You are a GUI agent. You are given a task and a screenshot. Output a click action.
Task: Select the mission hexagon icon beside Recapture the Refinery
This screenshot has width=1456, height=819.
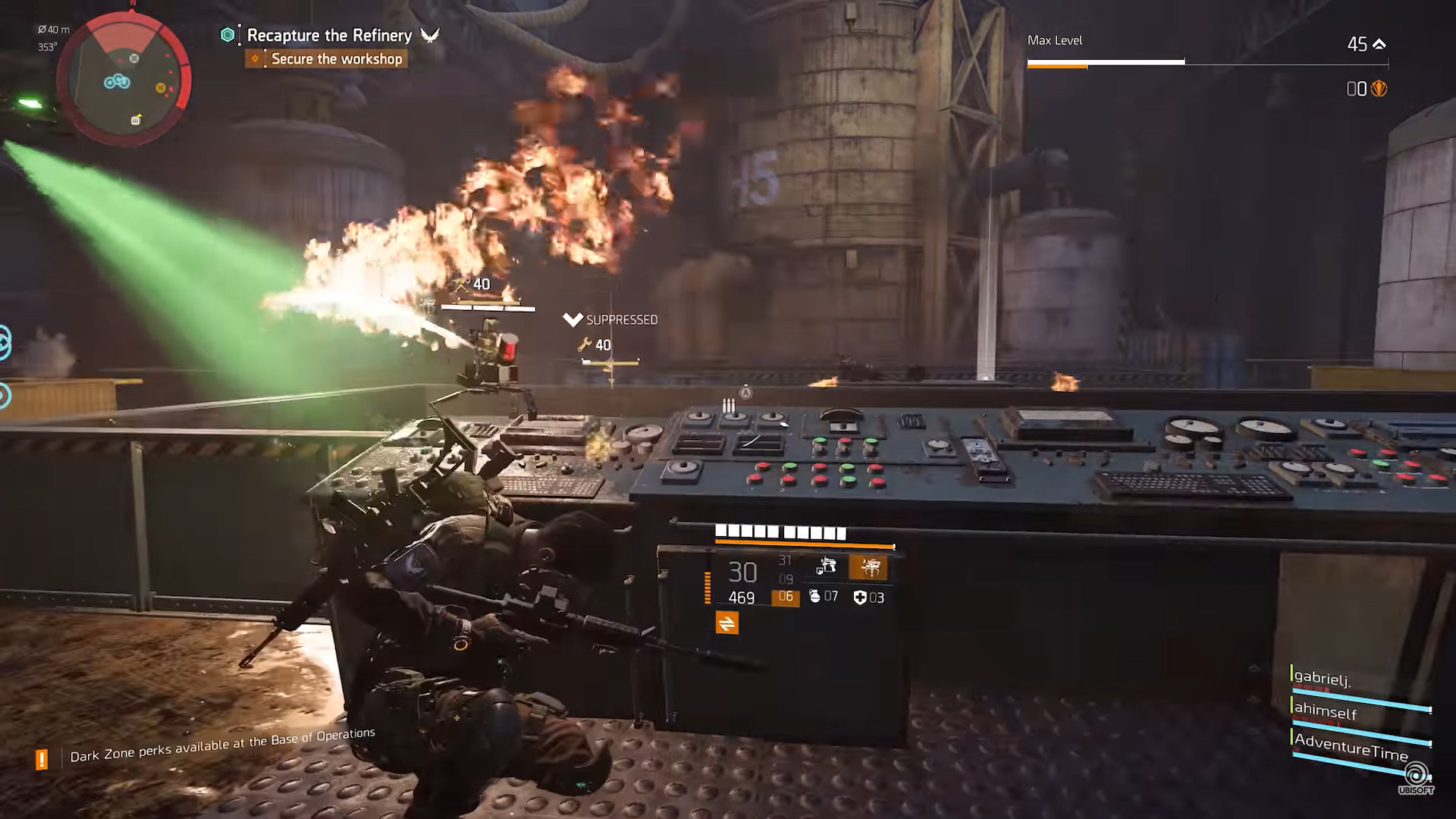[x=227, y=35]
